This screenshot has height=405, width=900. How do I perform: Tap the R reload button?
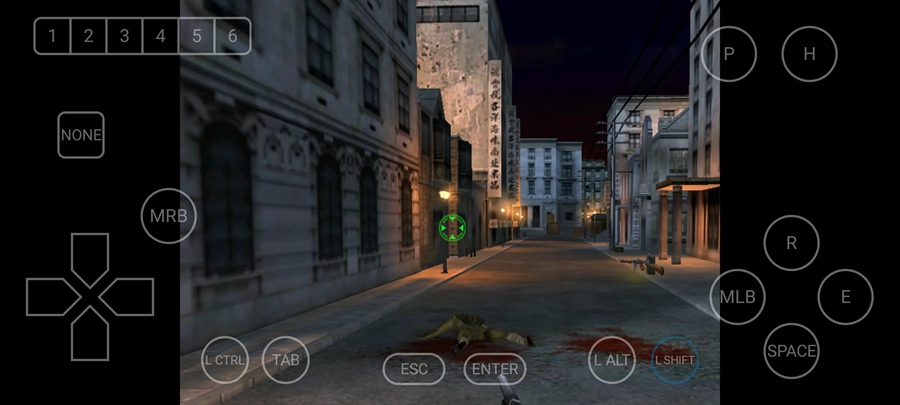pyautogui.click(x=791, y=243)
